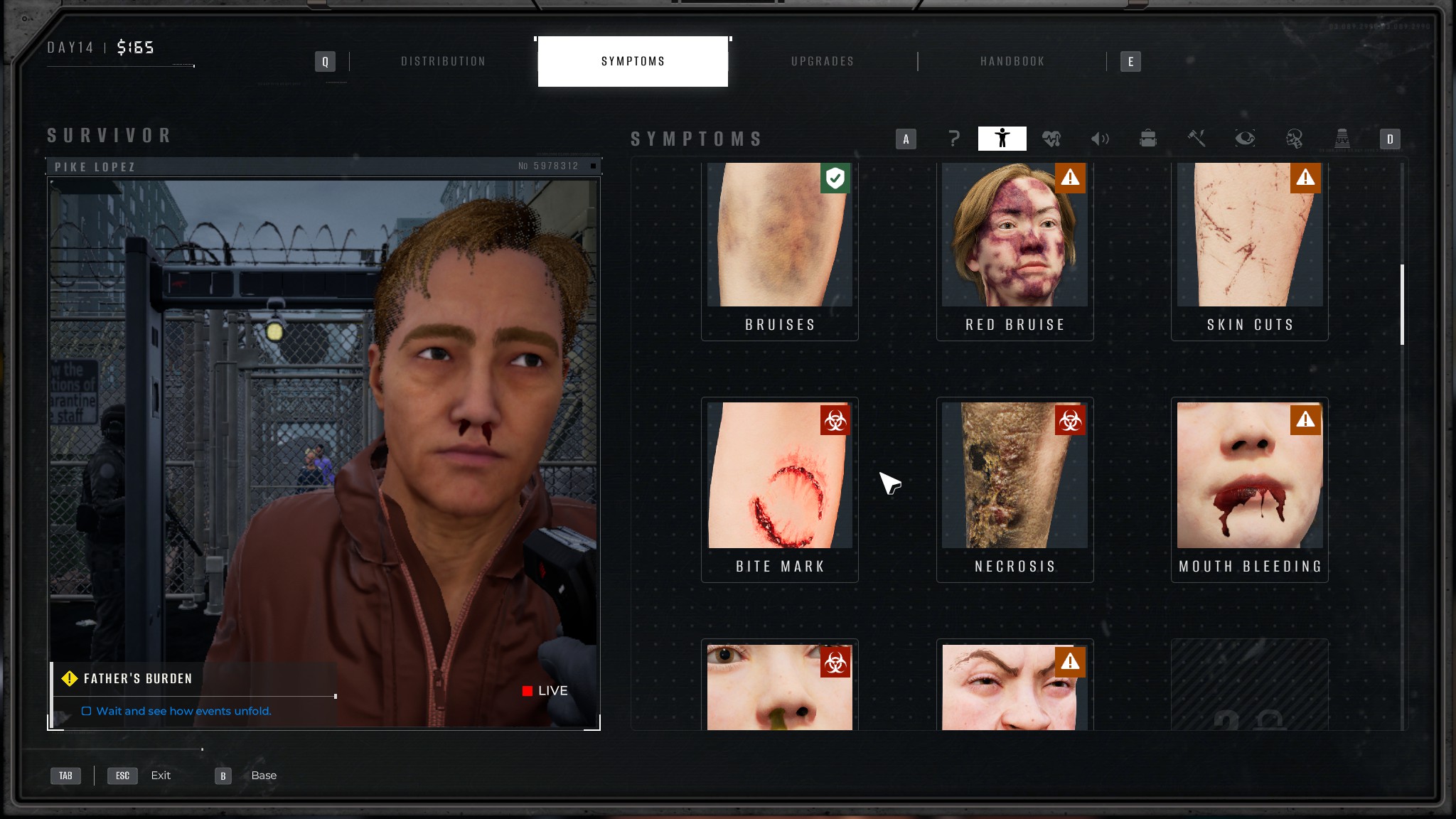The width and height of the screenshot is (1456, 819).
Task: Open the backpack equipment filter icon
Action: (1147, 139)
